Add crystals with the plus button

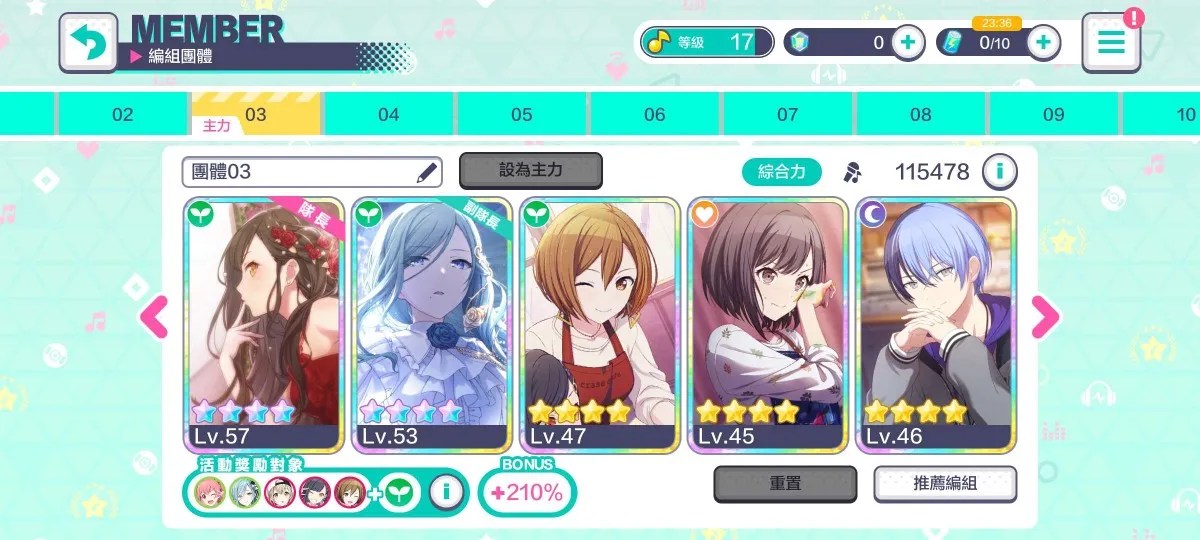[908, 42]
